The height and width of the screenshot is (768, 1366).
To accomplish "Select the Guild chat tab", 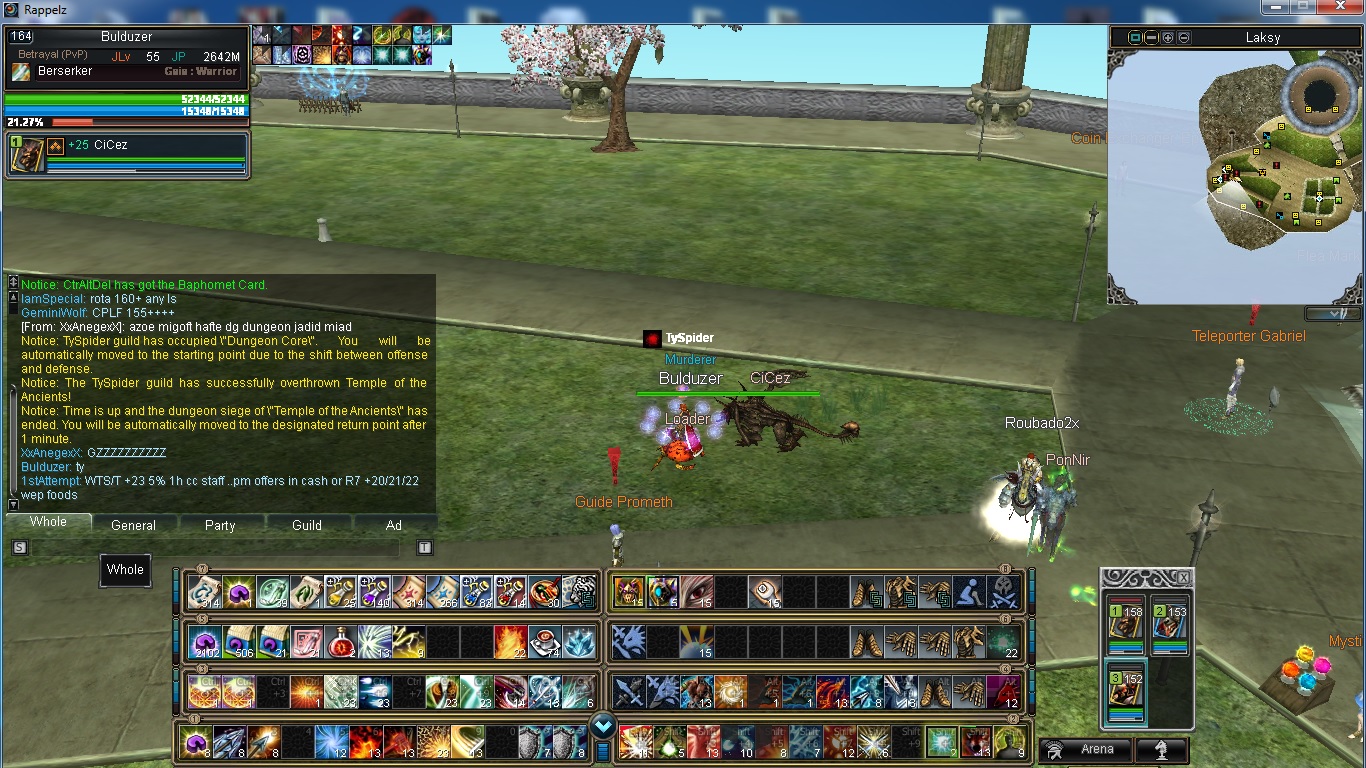I will click(x=306, y=525).
